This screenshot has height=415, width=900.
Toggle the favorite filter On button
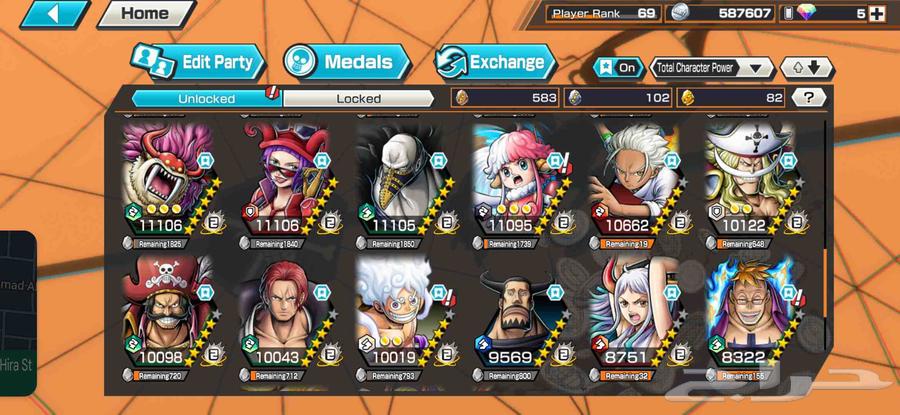(x=619, y=68)
